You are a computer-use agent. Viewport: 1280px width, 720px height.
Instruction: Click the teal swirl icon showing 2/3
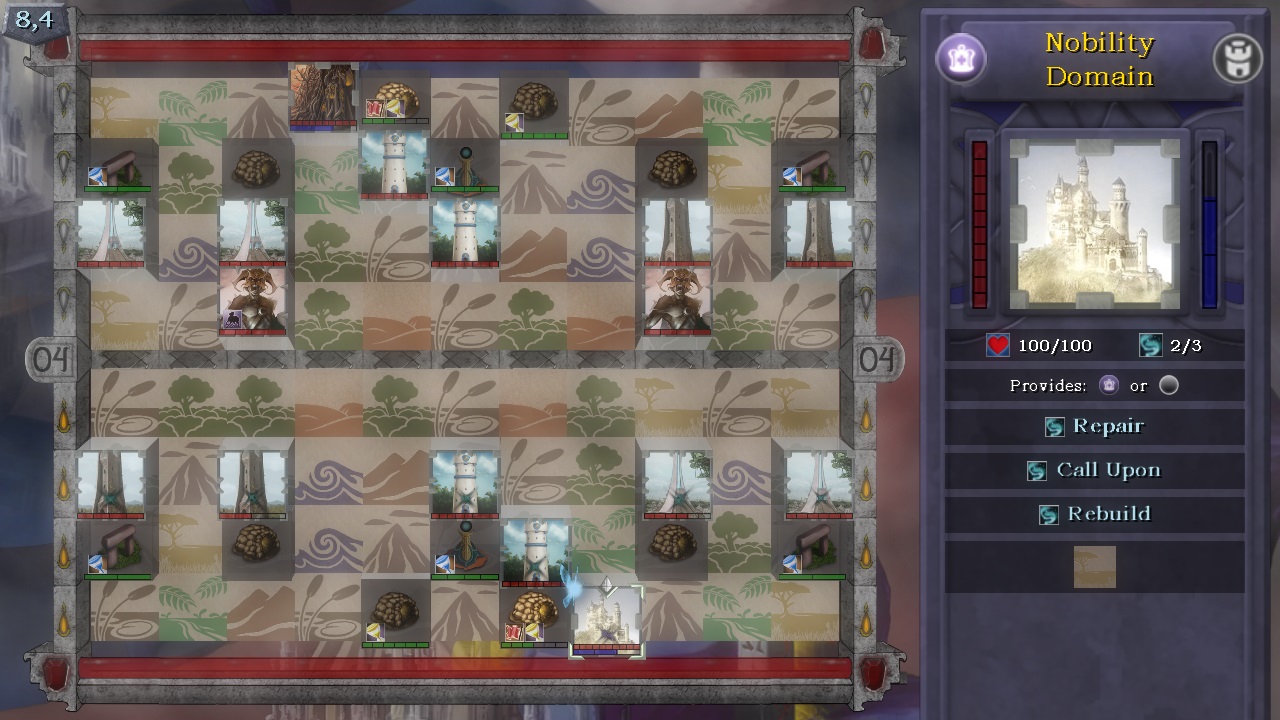pyautogui.click(x=1150, y=346)
